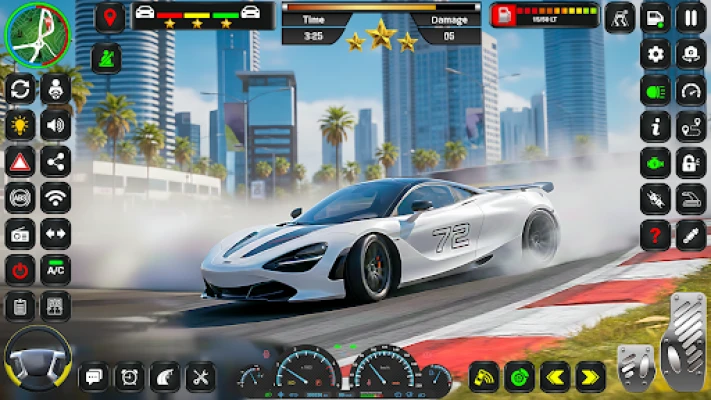The height and width of the screenshot is (400, 711).
Task: Tap the share icon button
Action: pyautogui.click(x=55, y=161)
